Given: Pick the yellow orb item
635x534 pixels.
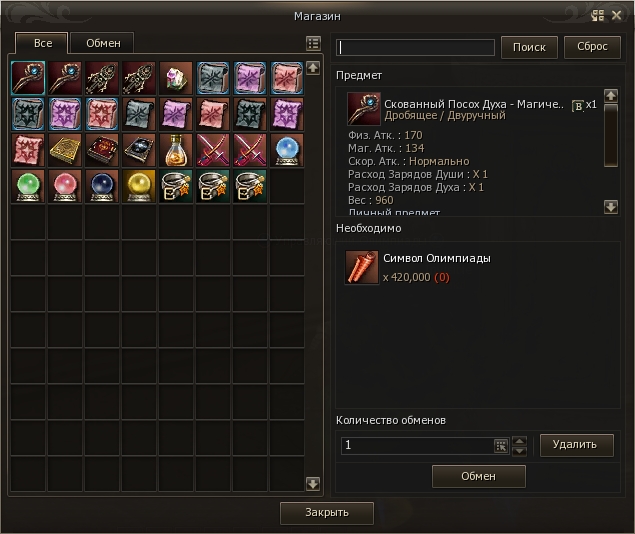Looking at the screenshot, I should point(139,186).
